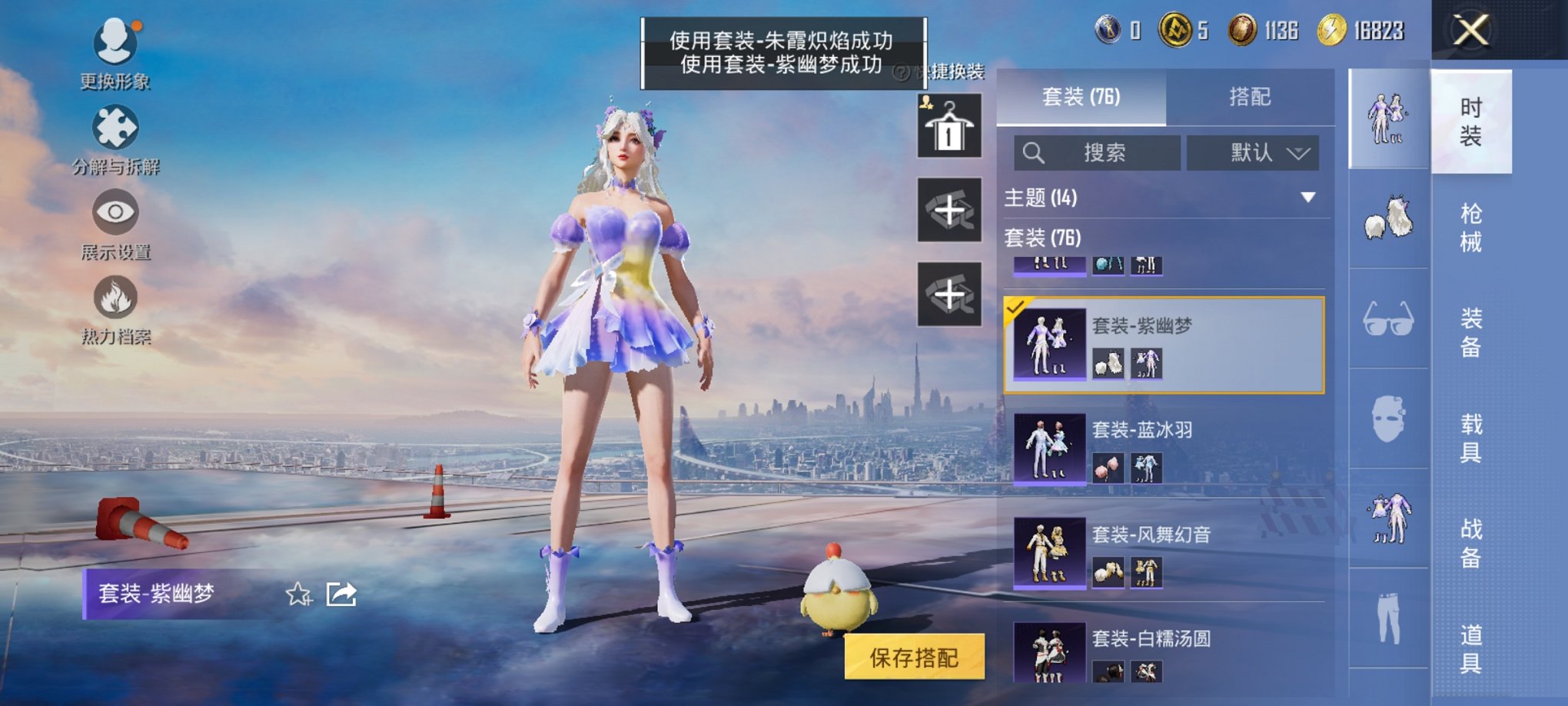This screenshot has width=1568, height=706.
Task: Collapse the 主题 (14) section
Action: coord(1308,197)
